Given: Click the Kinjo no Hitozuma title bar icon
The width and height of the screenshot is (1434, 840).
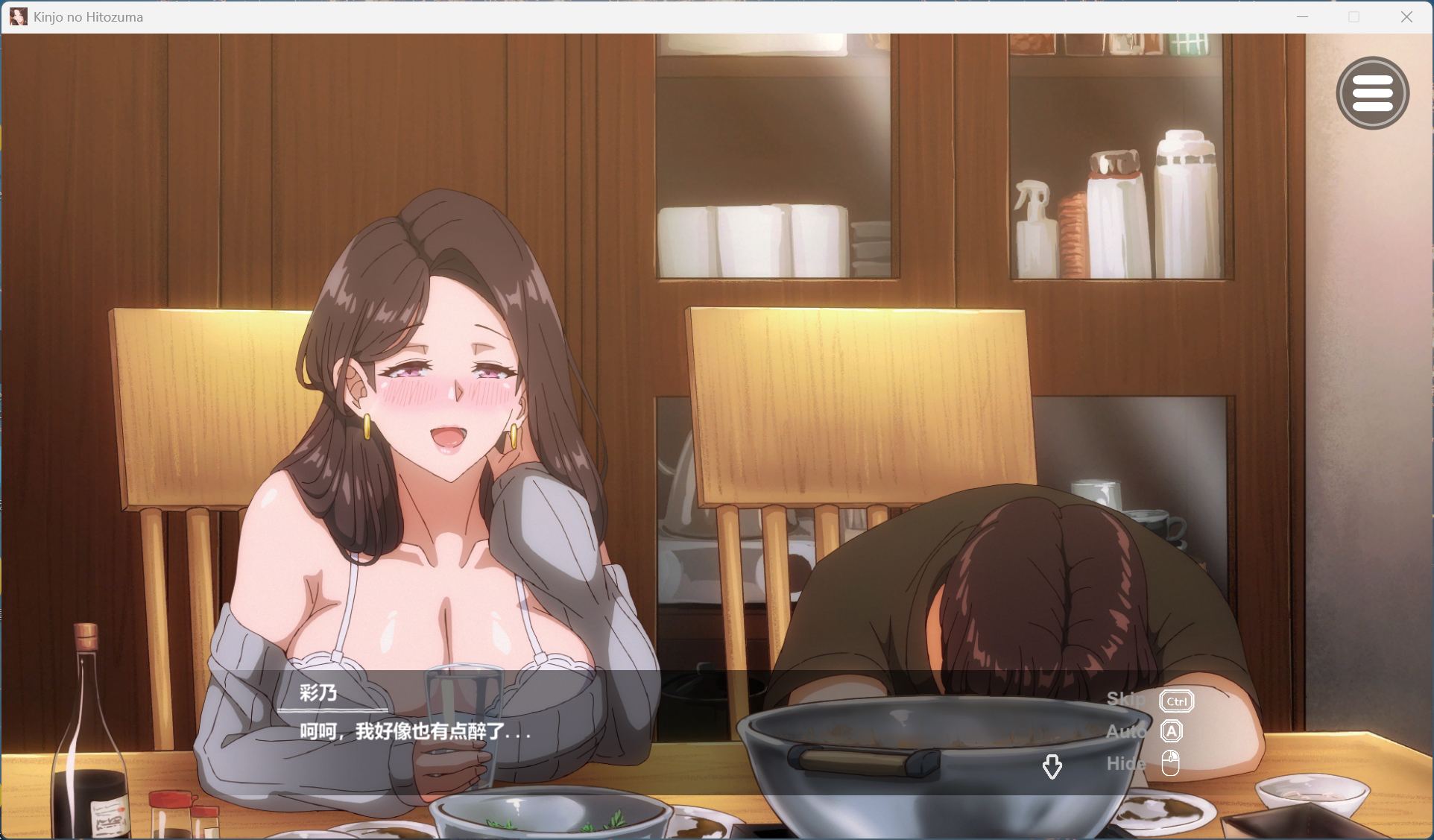Looking at the screenshot, I should click(18, 16).
